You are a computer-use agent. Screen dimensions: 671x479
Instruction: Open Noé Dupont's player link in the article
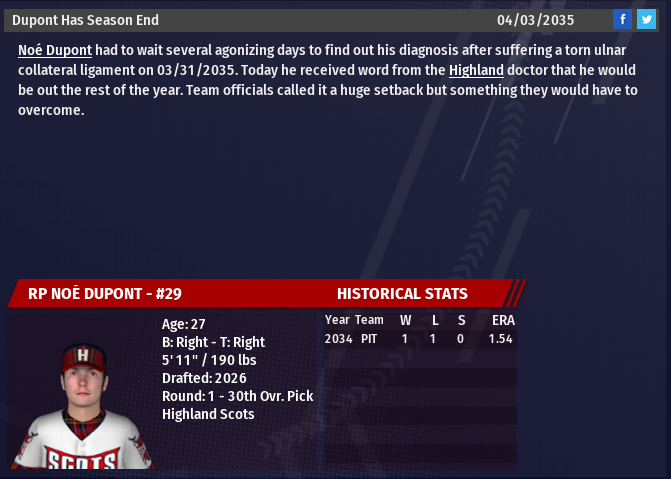pyautogui.click(x=55, y=49)
